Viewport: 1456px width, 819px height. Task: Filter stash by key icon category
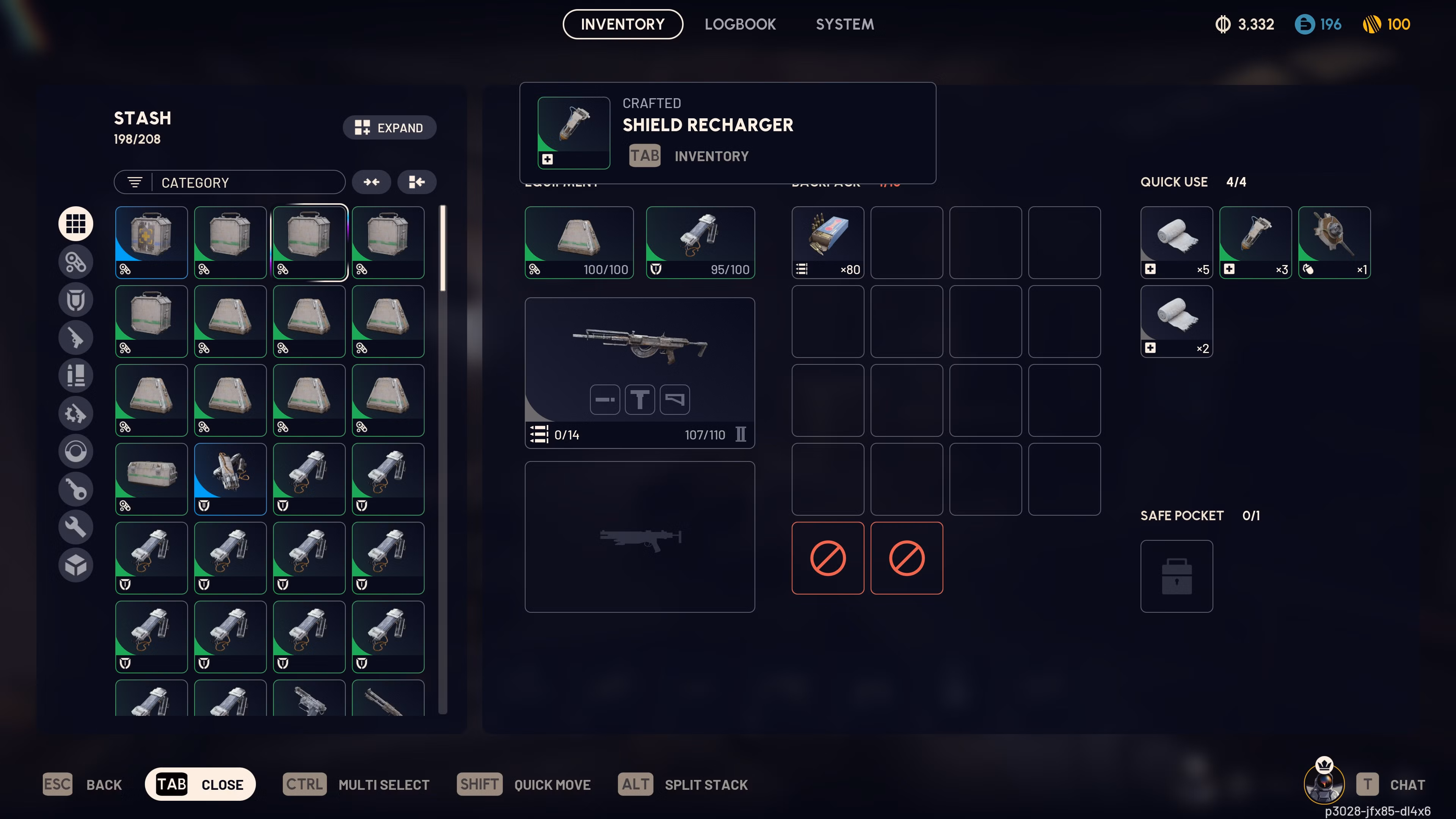(x=76, y=489)
